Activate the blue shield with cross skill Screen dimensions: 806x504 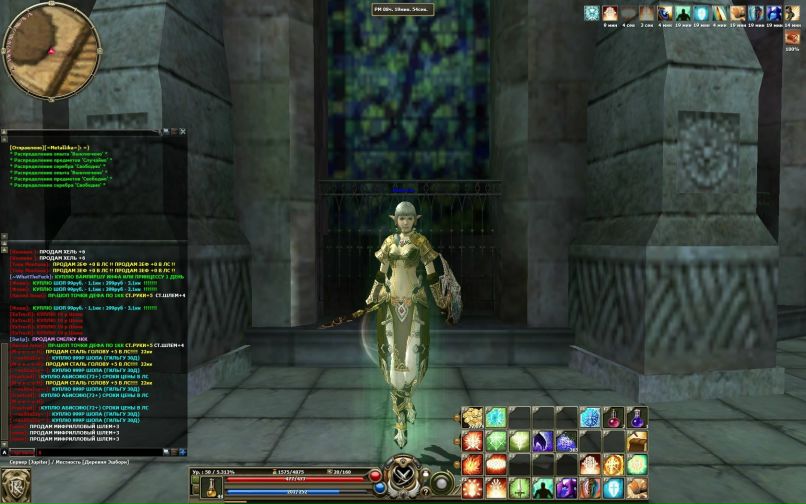point(613,488)
